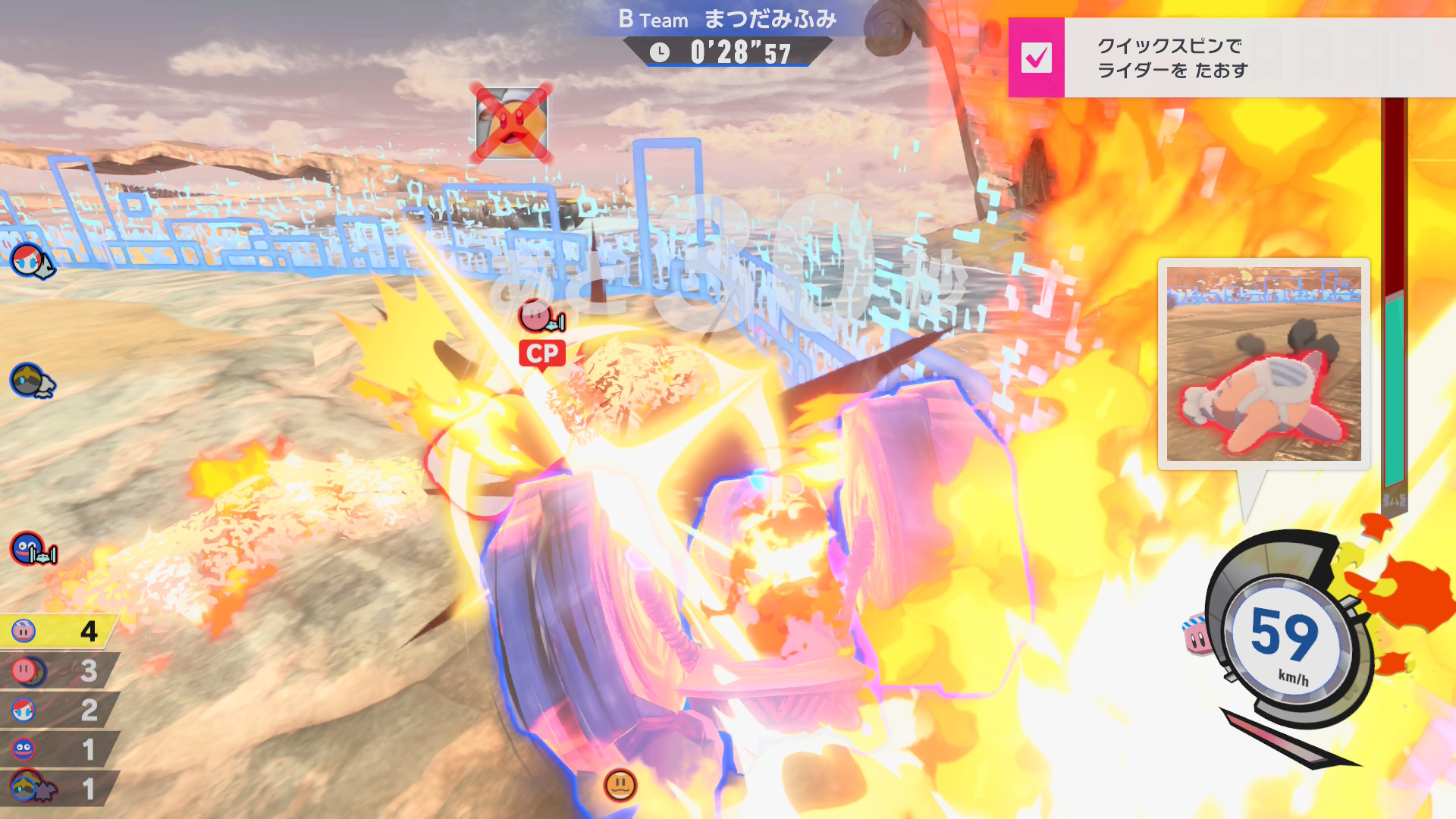Screen dimensions: 1456x819
Task: Click the dark helmeted rider indicator on the left edge
Action: [31, 381]
